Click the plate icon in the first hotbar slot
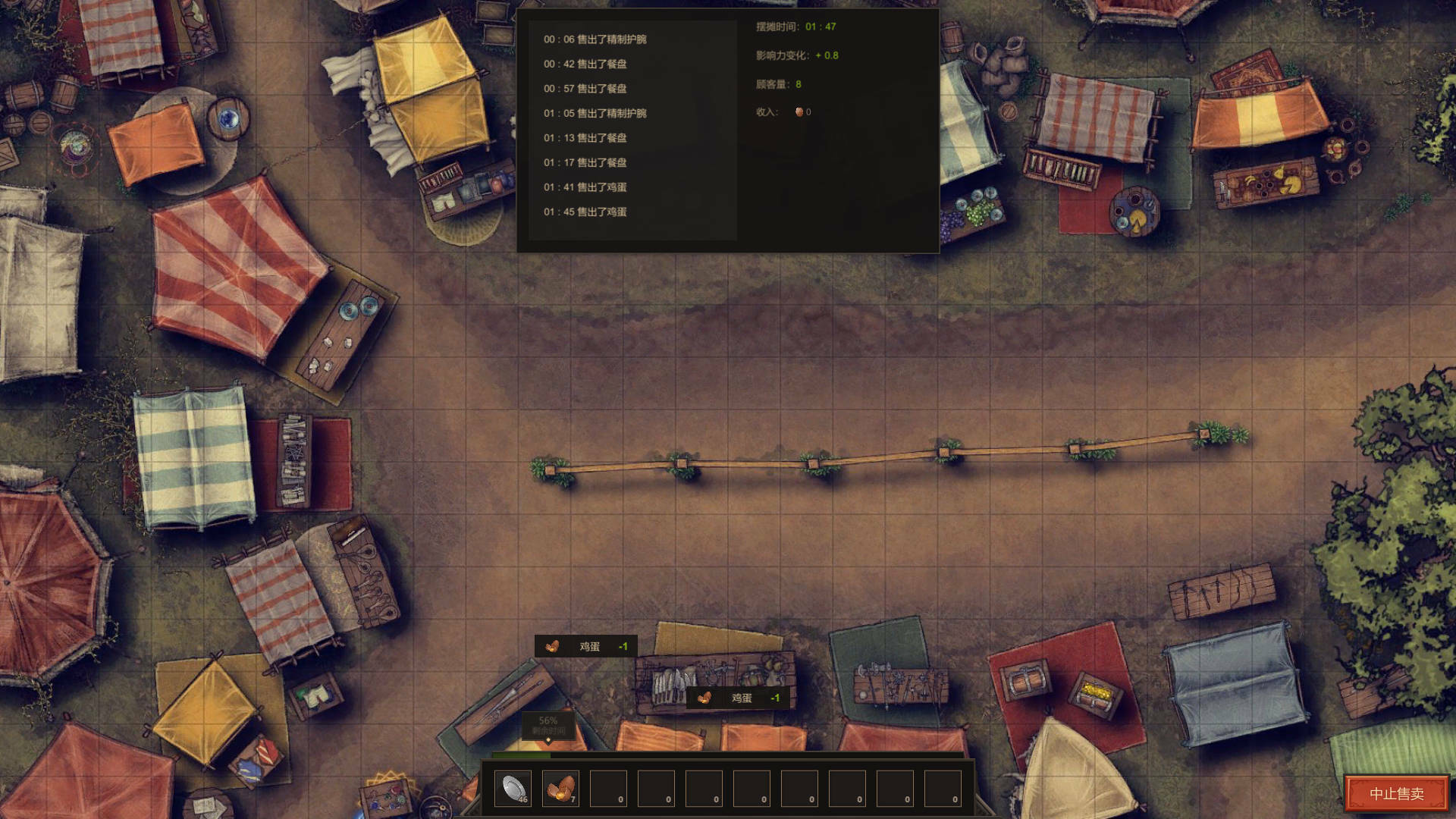The width and height of the screenshot is (1456, 819). pos(513,788)
